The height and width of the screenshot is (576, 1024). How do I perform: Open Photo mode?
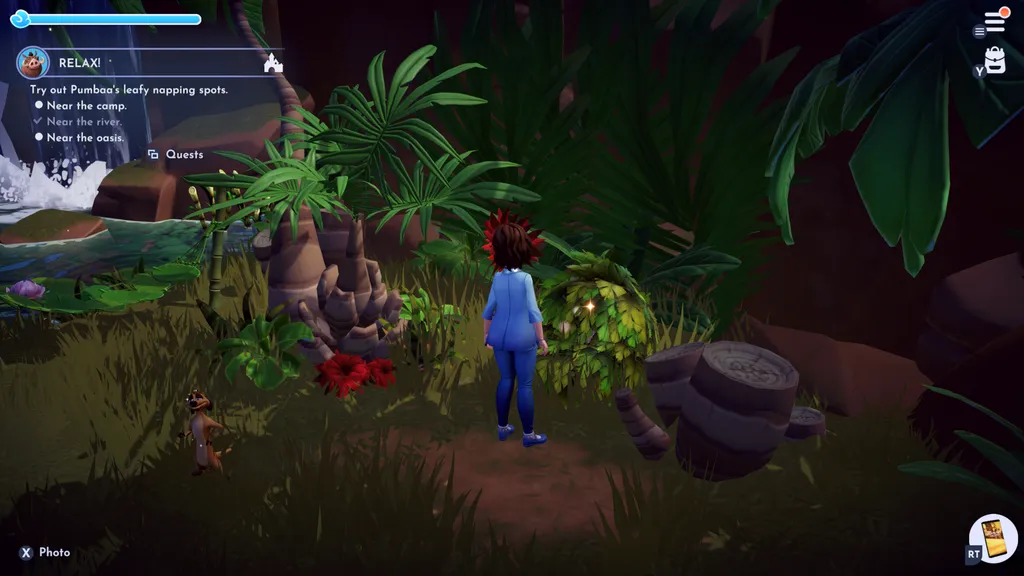46,553
